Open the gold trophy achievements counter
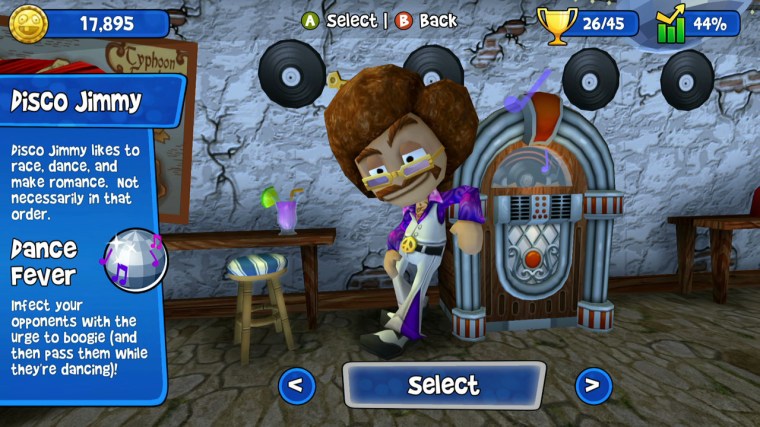This screenshot has height=427, width=760. click(558, 23)
